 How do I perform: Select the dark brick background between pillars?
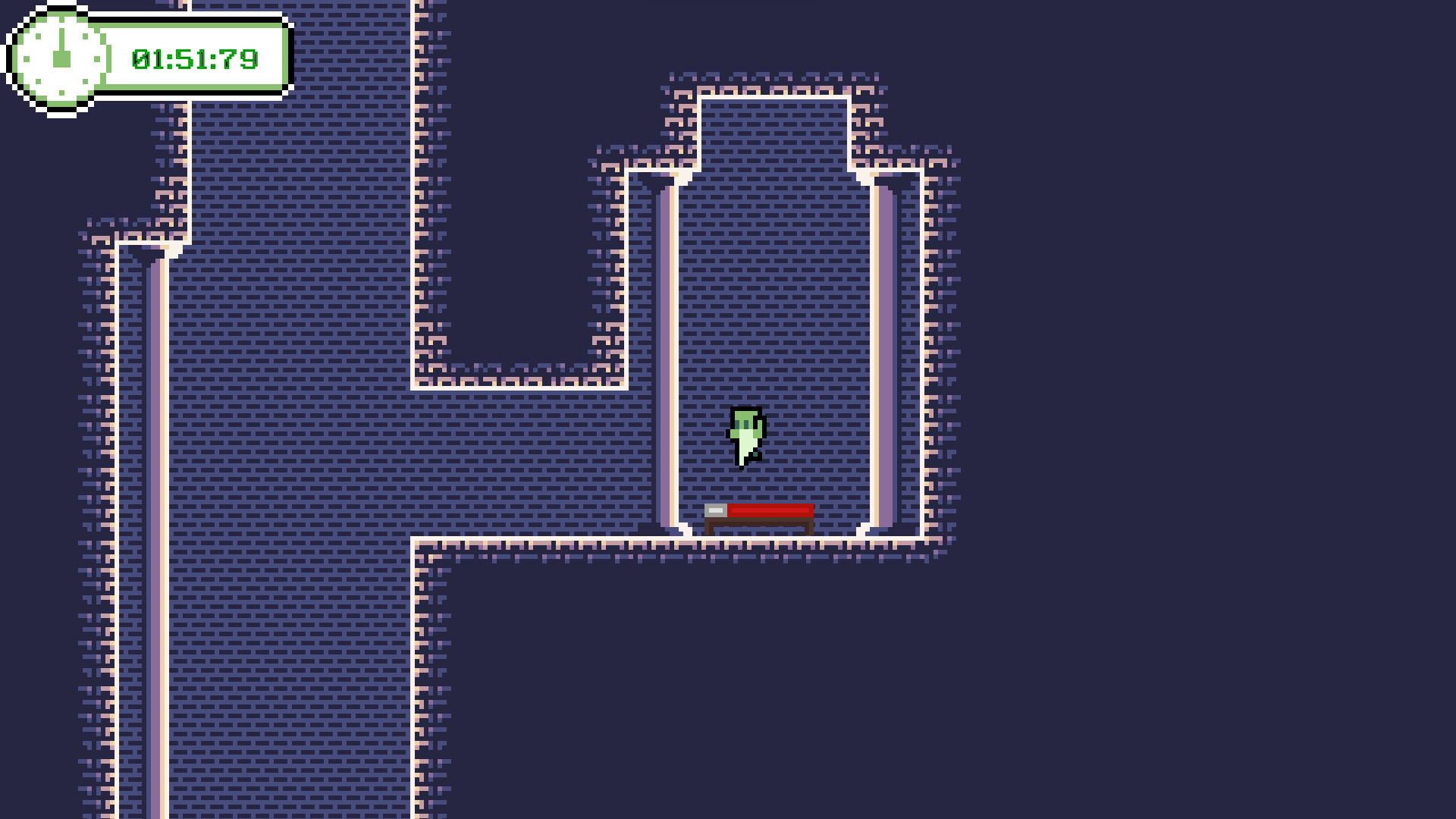pos(773,303)
